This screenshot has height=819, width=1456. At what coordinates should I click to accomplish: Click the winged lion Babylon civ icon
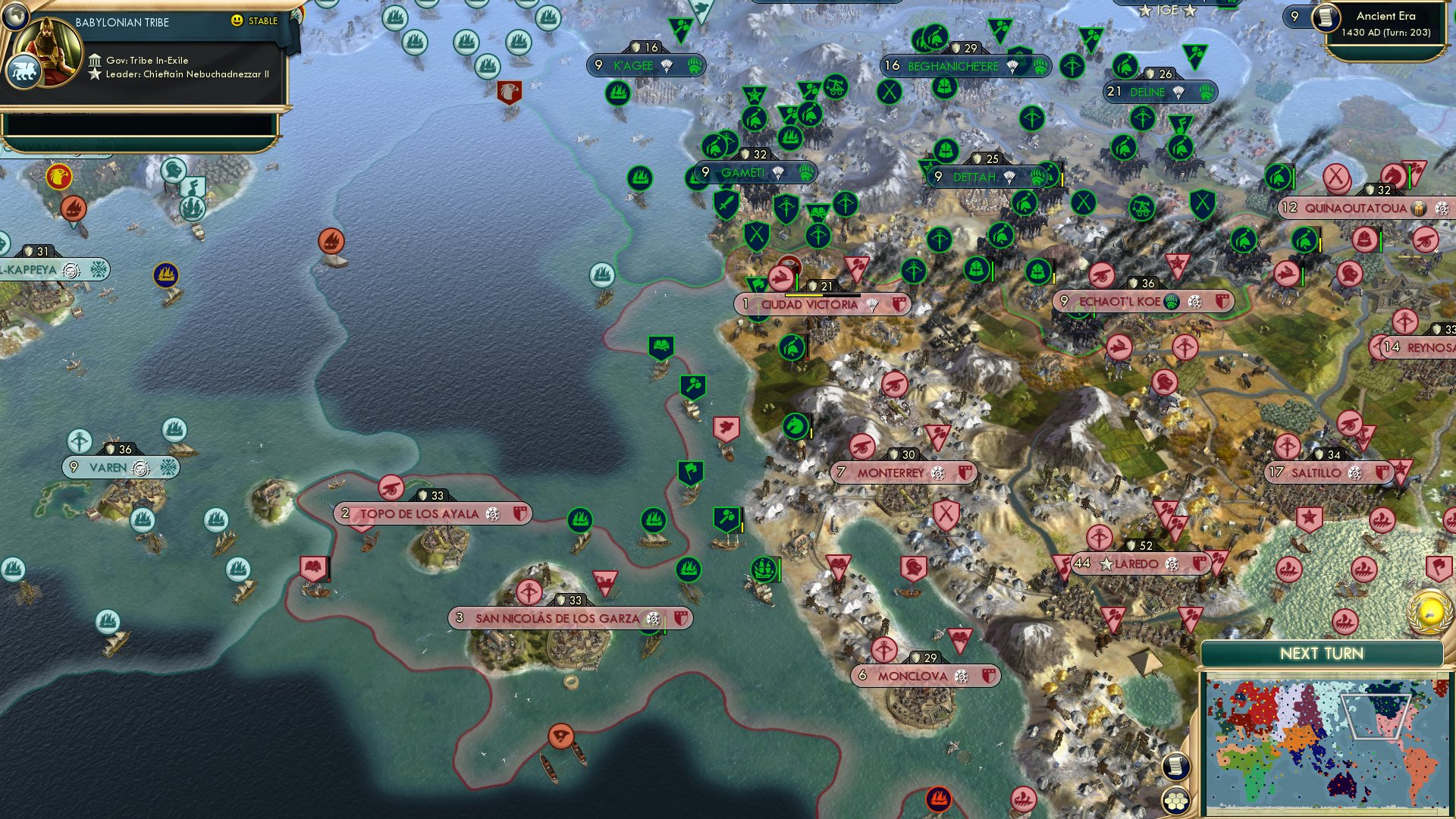point(24,71)
